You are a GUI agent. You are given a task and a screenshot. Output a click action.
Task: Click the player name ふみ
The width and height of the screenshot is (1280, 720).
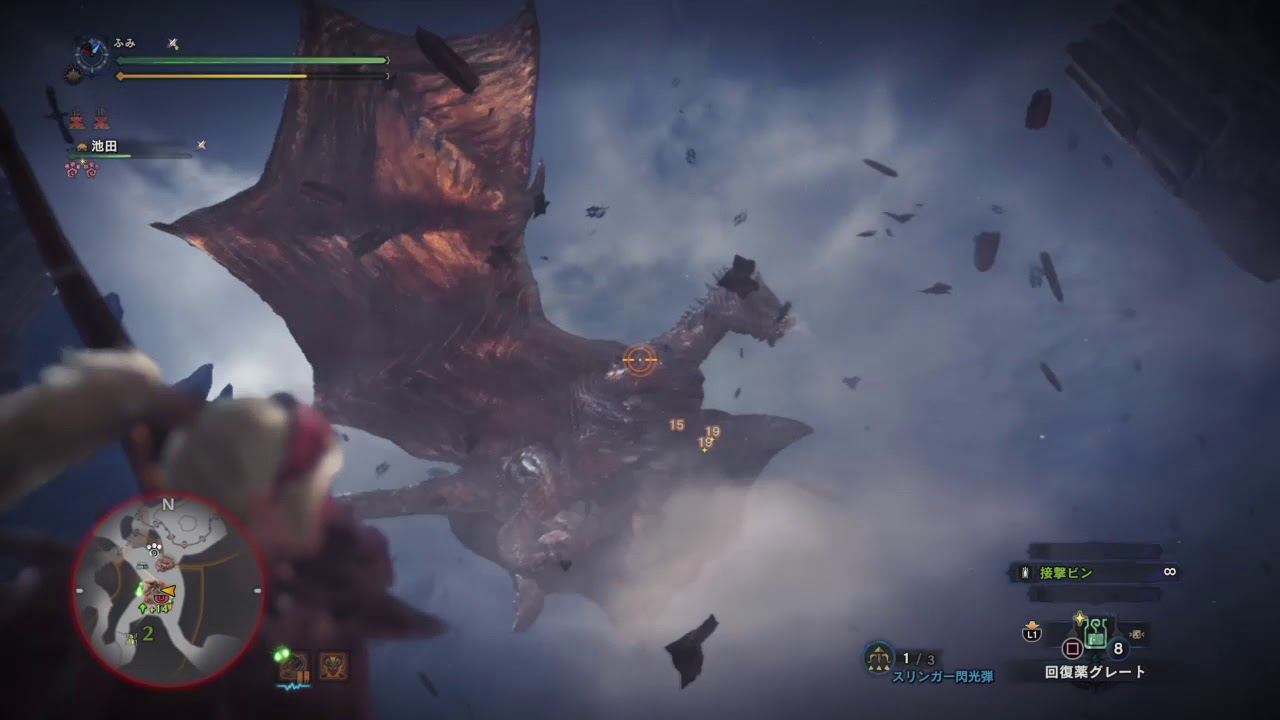coord(124,42)
